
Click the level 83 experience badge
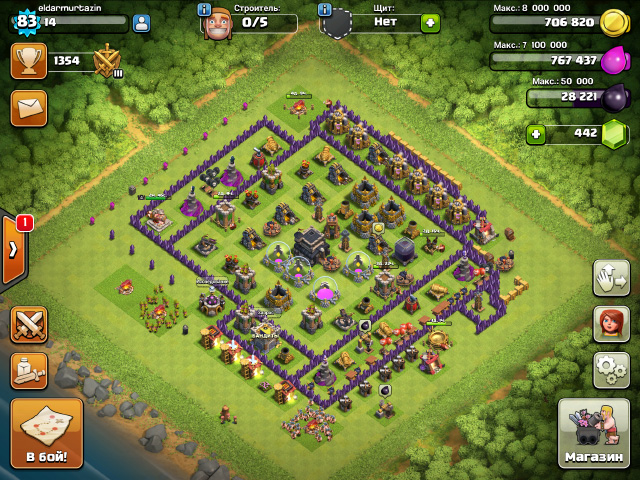[x=26, y=21]
